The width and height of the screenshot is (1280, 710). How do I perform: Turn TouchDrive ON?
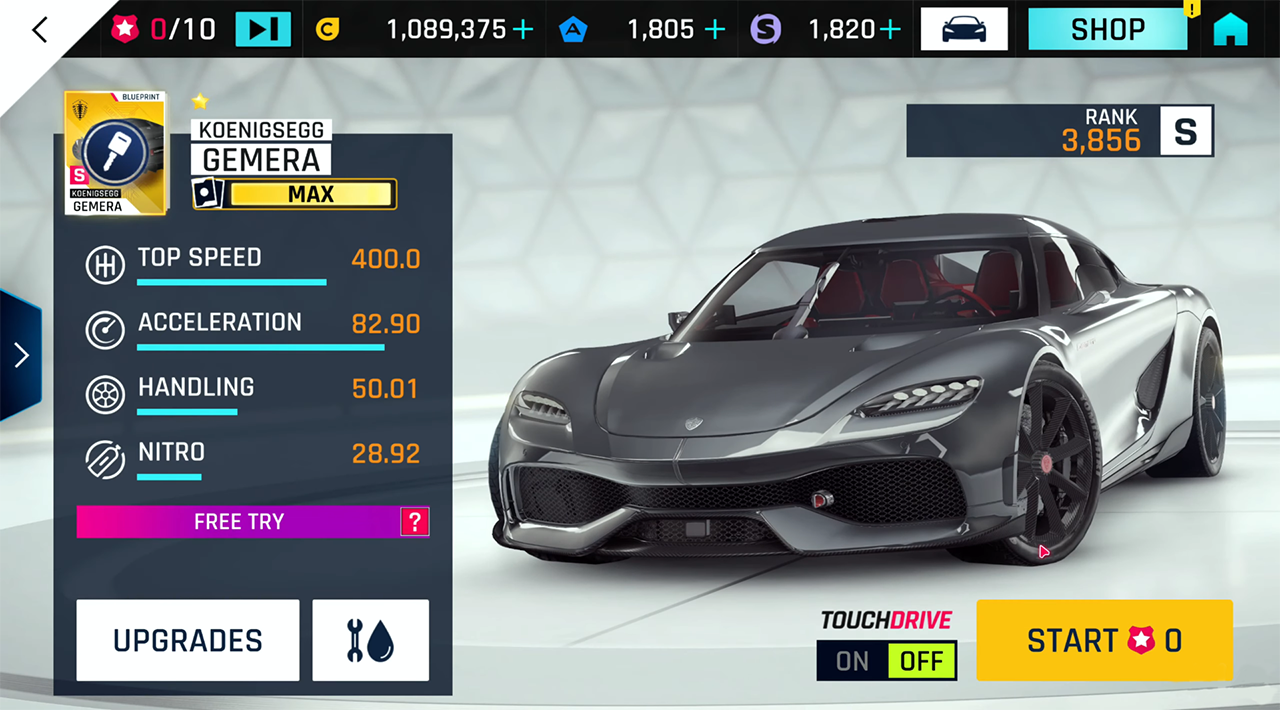(852, 661)
